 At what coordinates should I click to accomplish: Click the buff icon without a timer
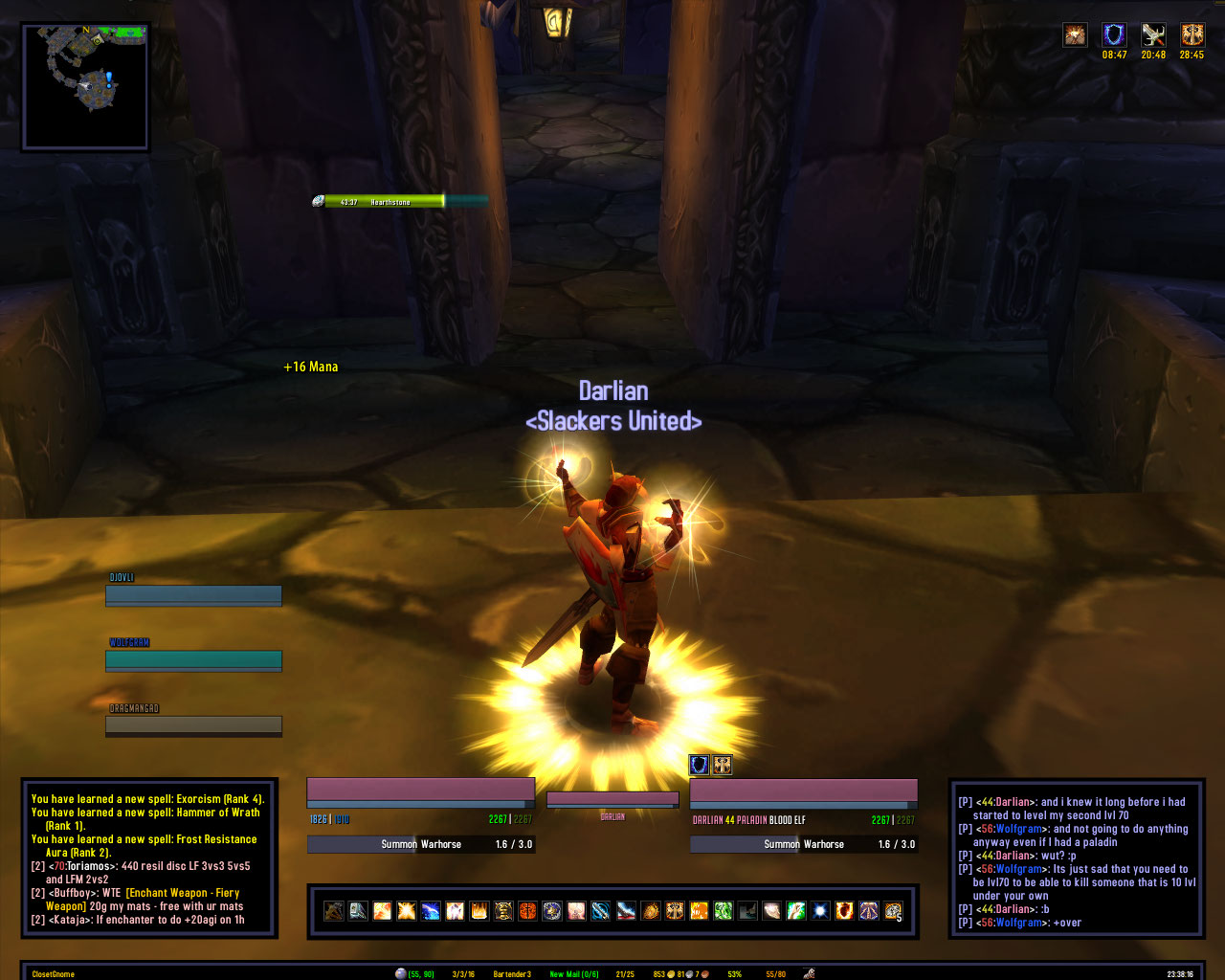(x=1075, y=35)
